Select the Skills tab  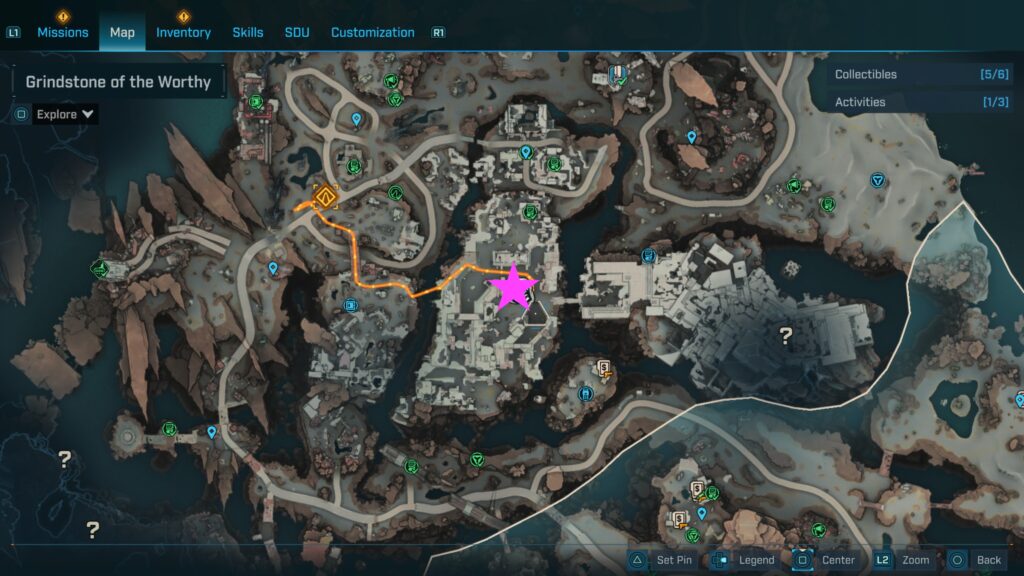click(x=248, y=32)
